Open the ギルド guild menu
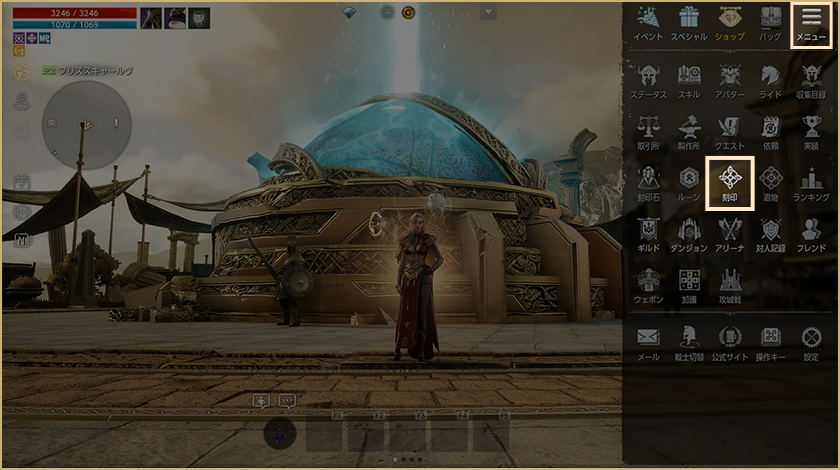The image size is (840, 470). pyautogui.click(x=648, y=234)
